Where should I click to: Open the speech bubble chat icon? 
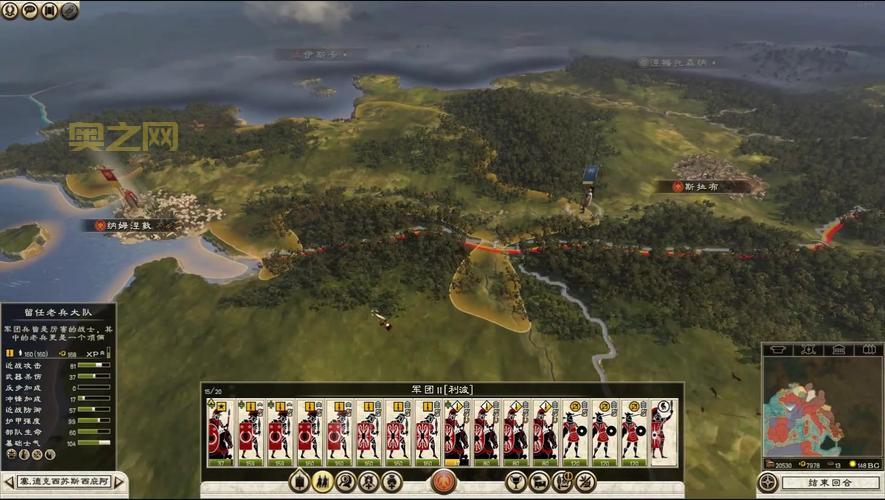coord(29,11)
